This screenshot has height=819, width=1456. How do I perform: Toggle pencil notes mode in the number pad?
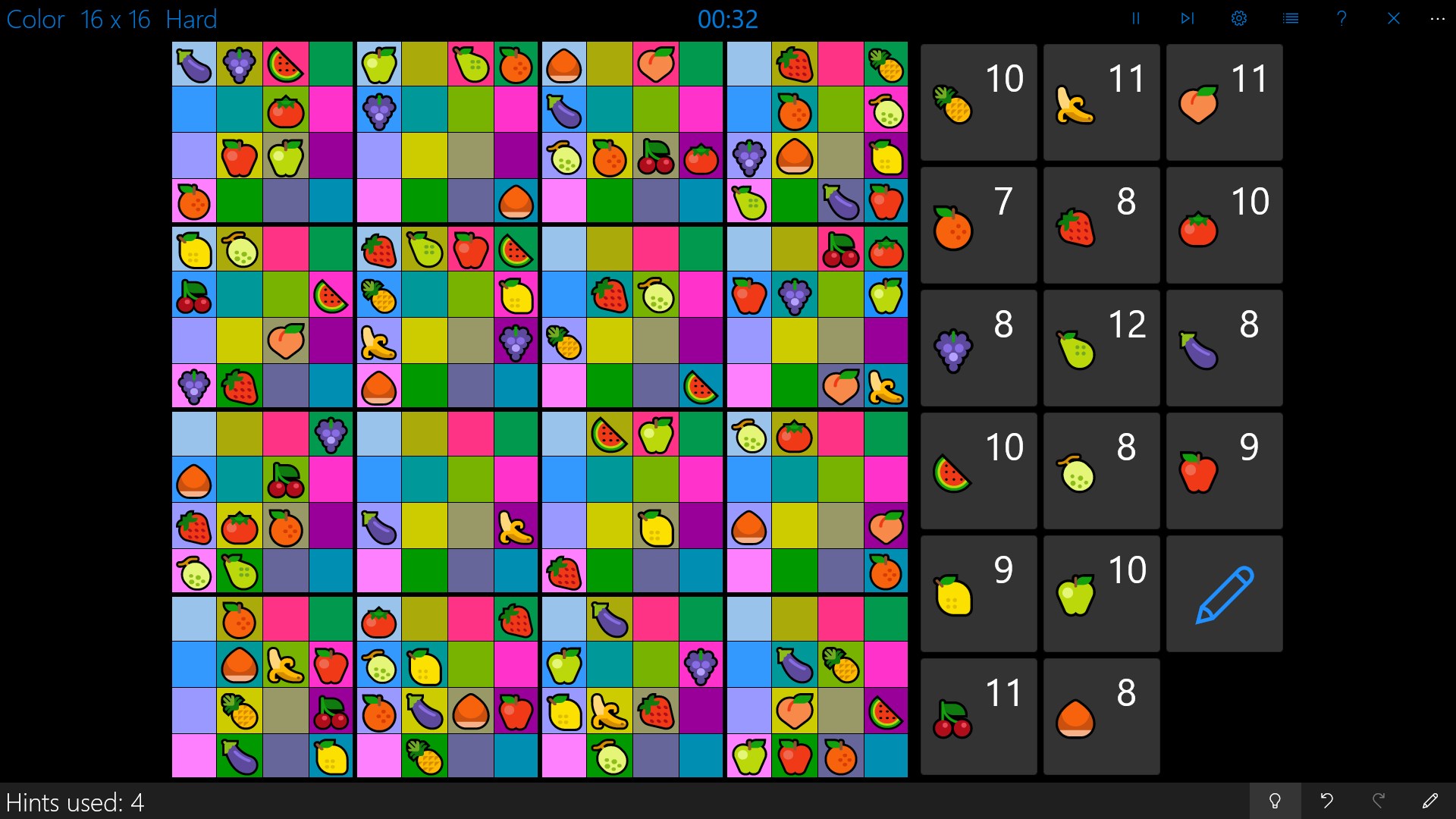coord(1223,593)
